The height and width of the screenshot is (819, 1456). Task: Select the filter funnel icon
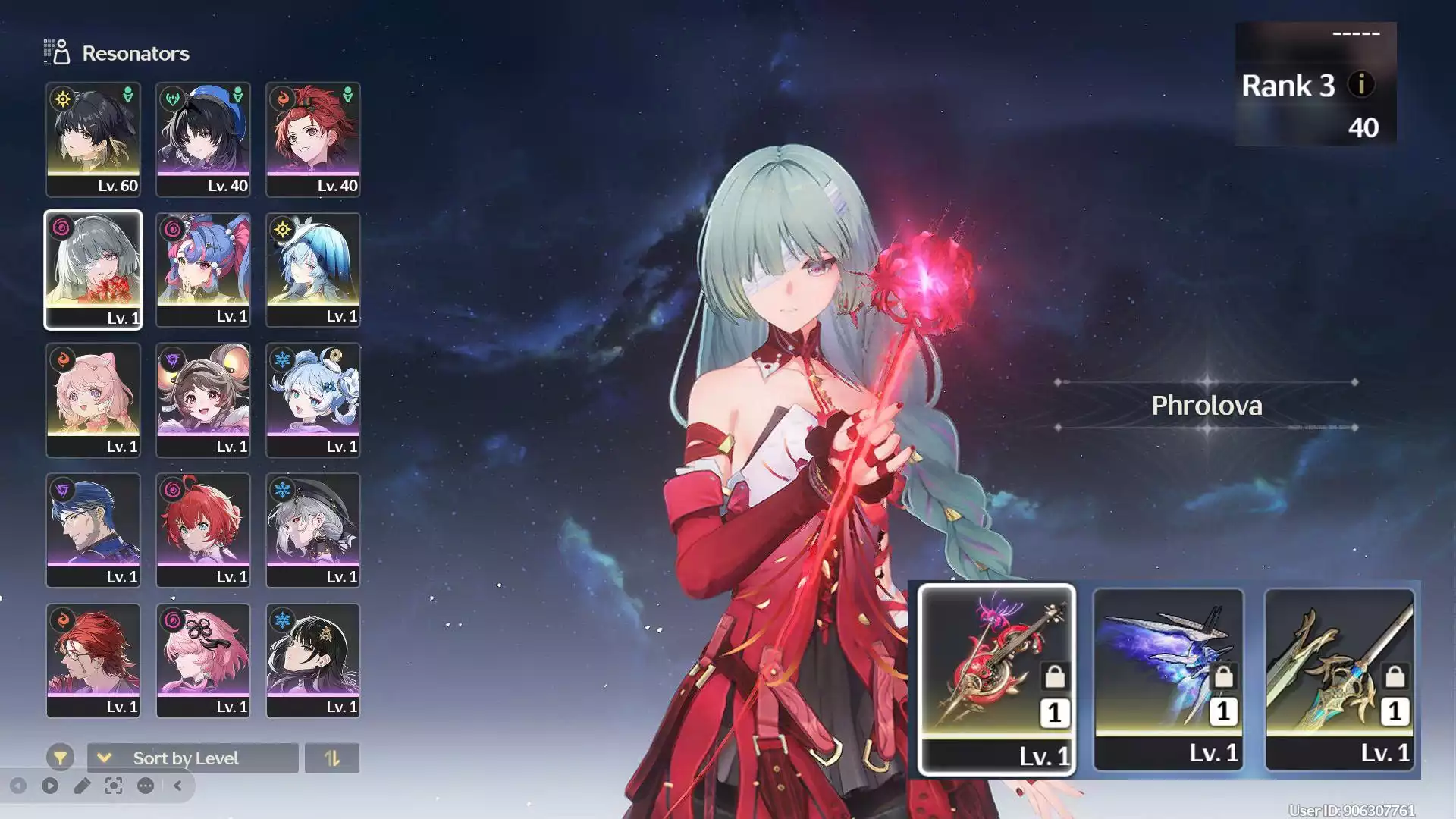tap(61, 757)
